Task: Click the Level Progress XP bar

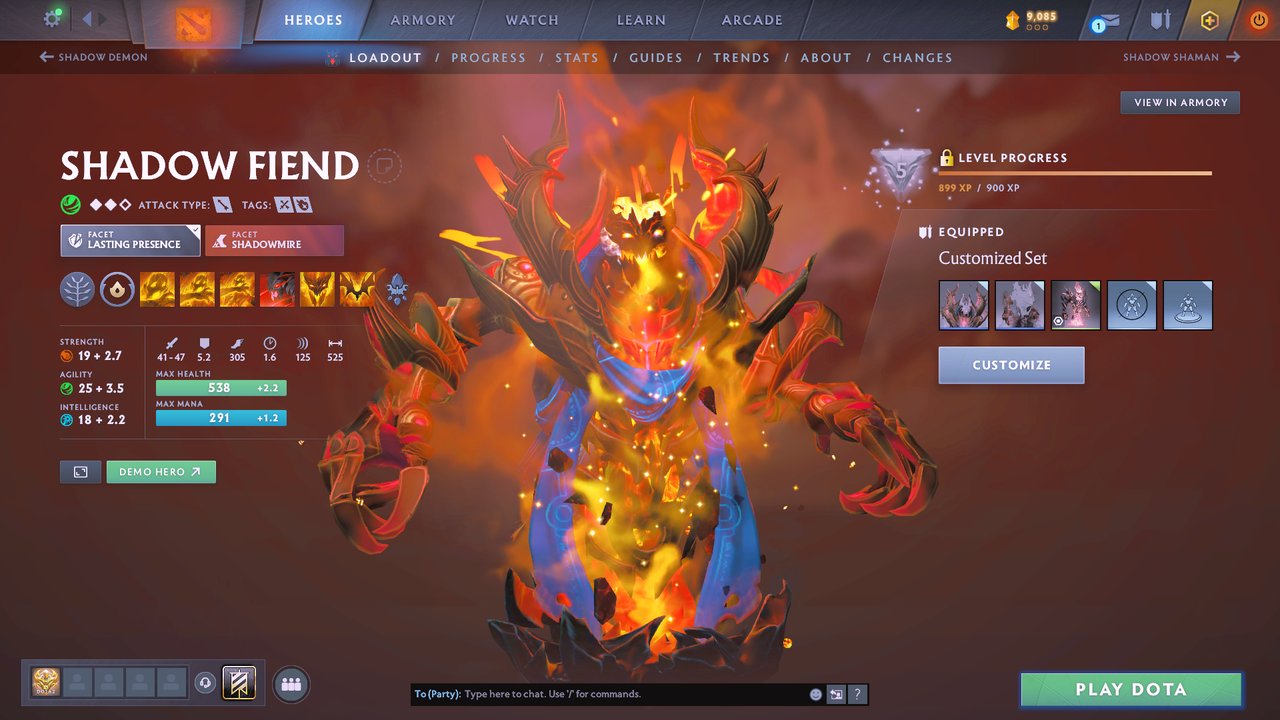Action: pyautogui.click(x=1075, y=172)
